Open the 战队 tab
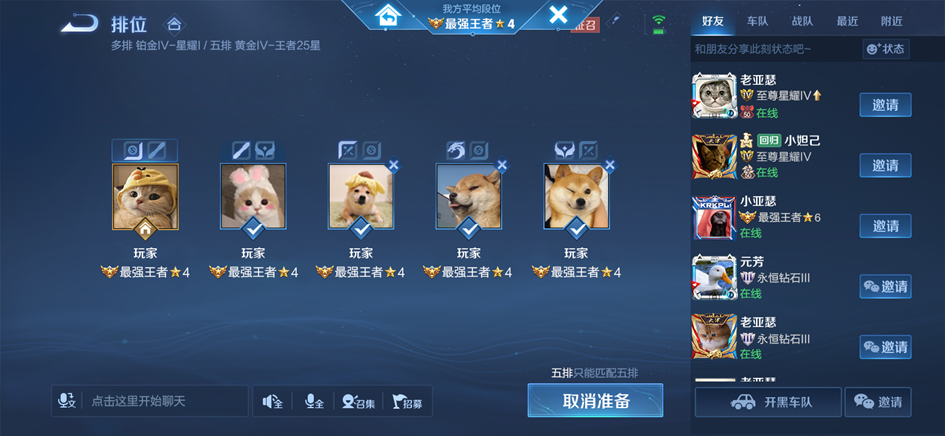Viewport: 945px width, 436px height. click(x=802, y=21)
